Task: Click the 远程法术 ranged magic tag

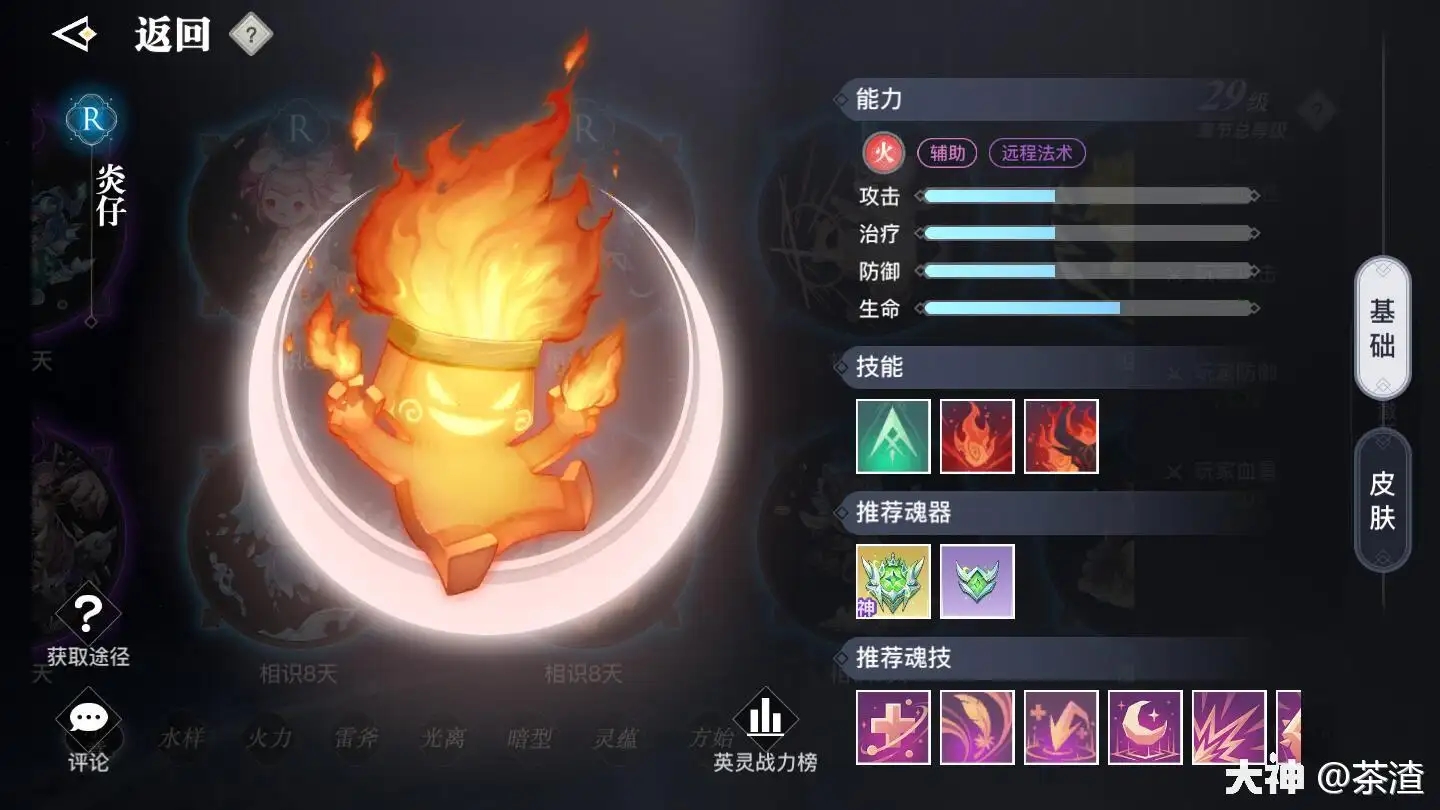Action: point(1036,153)
